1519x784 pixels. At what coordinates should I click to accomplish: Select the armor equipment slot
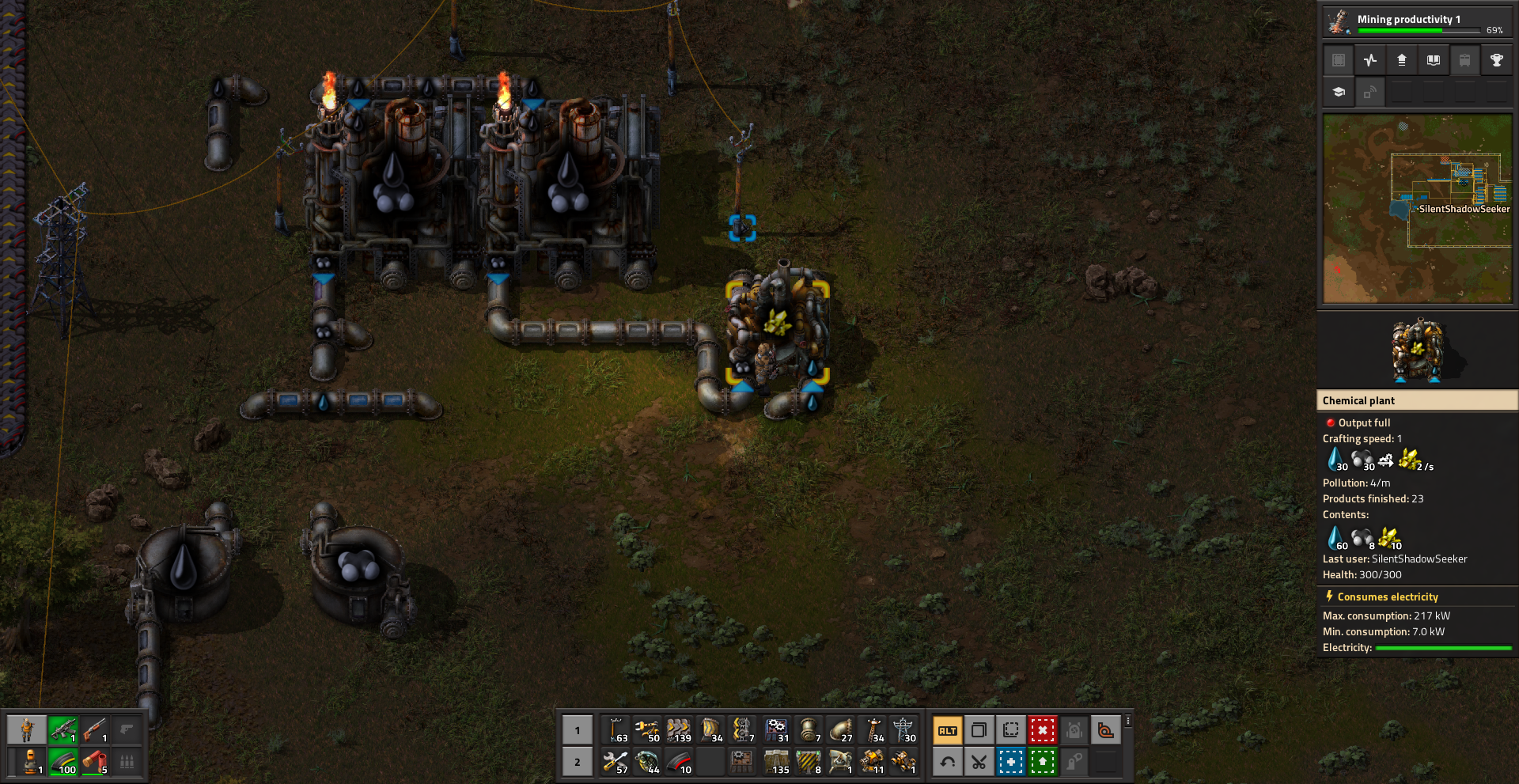tap(30, 763)
